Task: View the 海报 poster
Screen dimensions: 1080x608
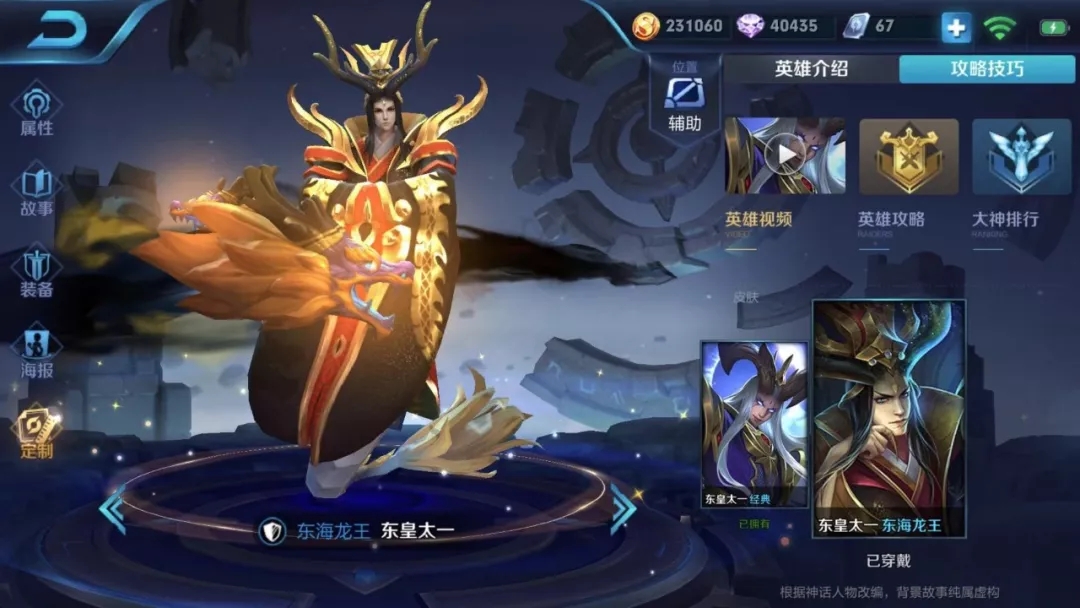Action: pyautogui.click(x=37, y=352)
